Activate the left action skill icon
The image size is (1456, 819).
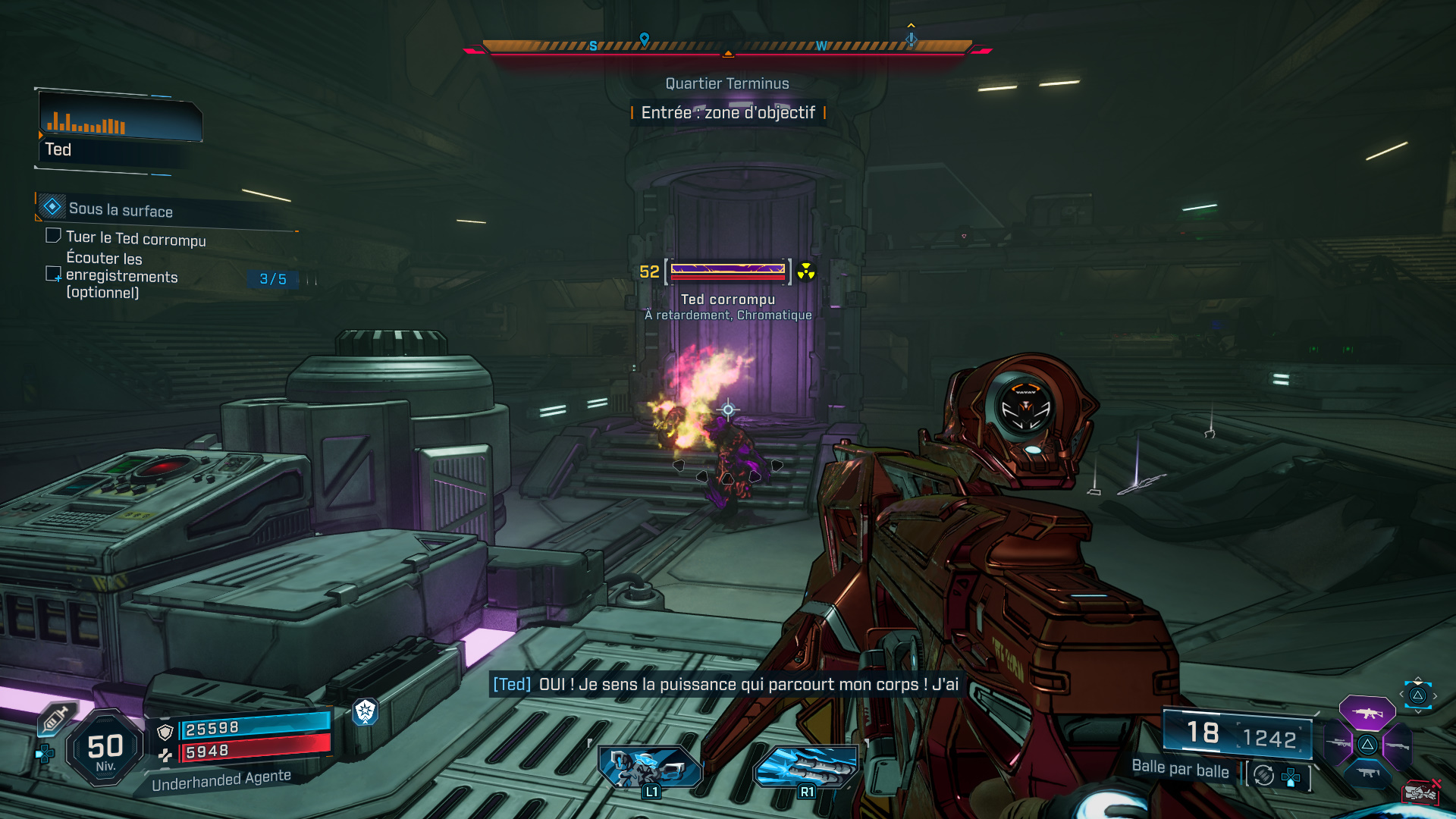(x=650, y=767)
